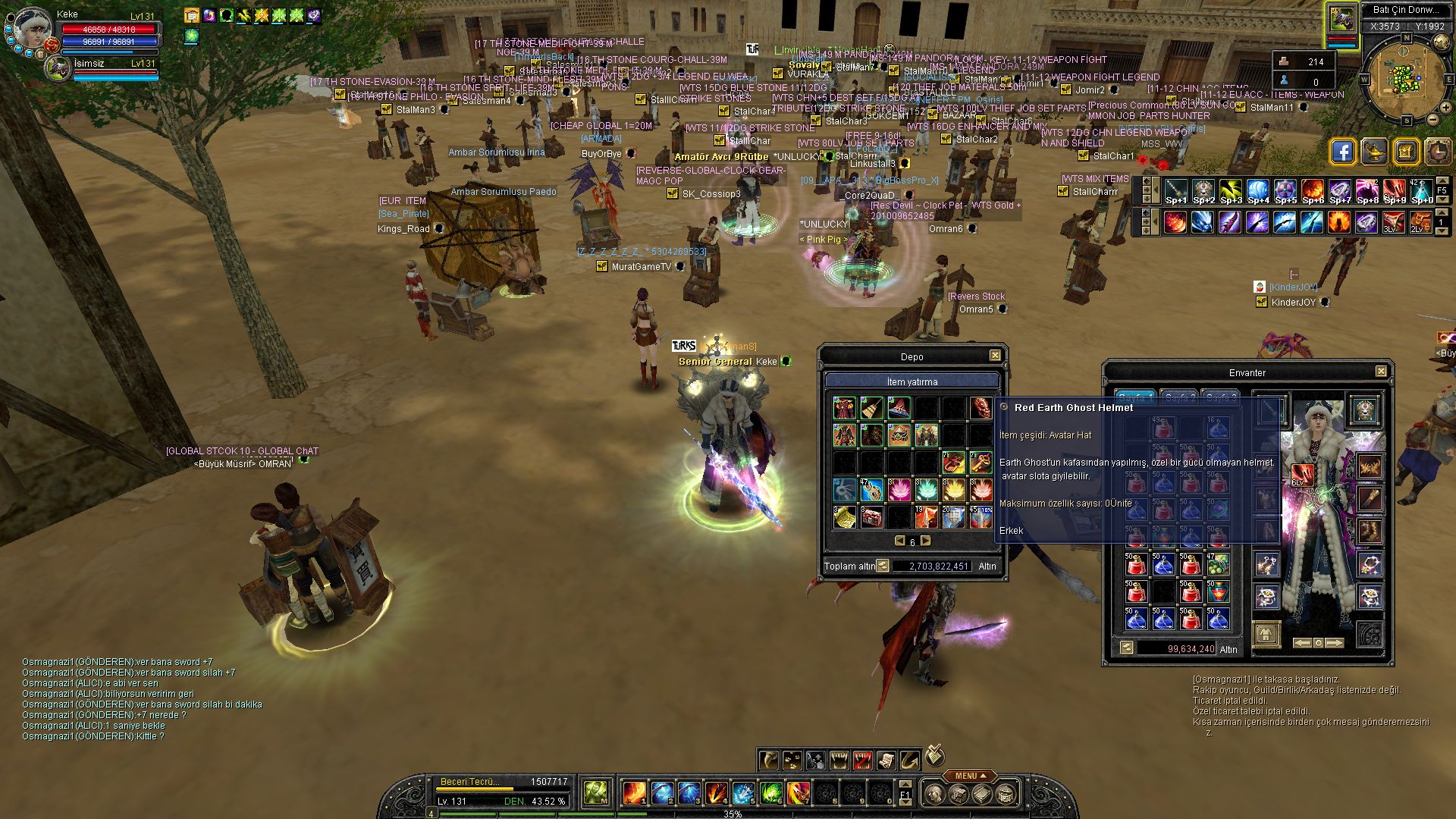The height and width of the screenshot is (819, 1456).
Task: Zoom out the minimap
Action: coord(1434,119)
